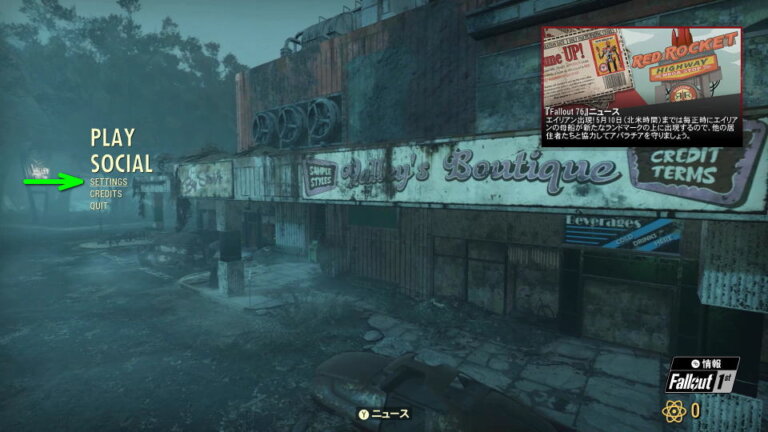Select PLAY from the main menu
The width and height of the screenshot is (768, 432).
(112, 138)
